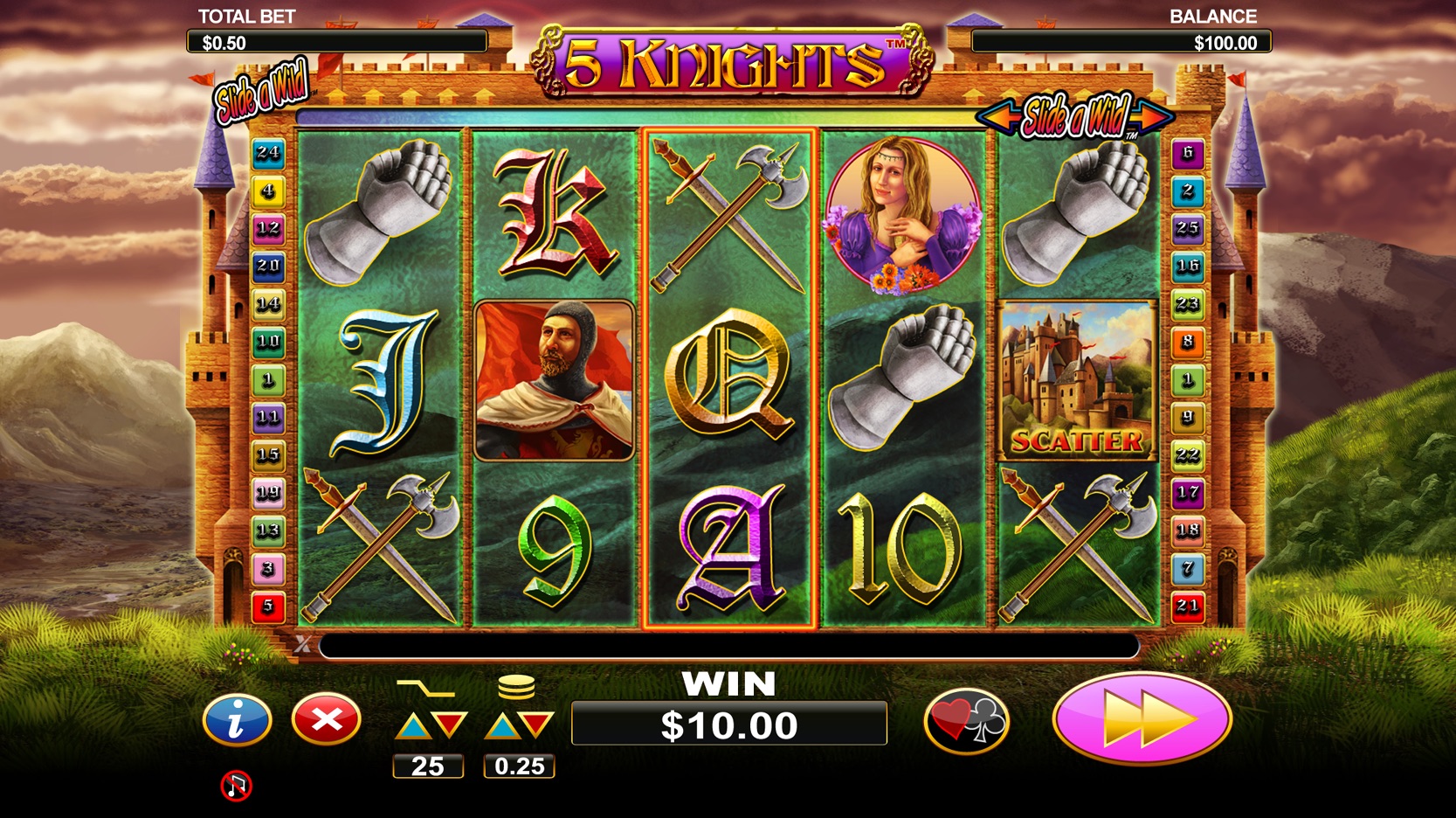Raise coin value with the blue up arrow
1456x818 pixels.
(x=502, y=726)
